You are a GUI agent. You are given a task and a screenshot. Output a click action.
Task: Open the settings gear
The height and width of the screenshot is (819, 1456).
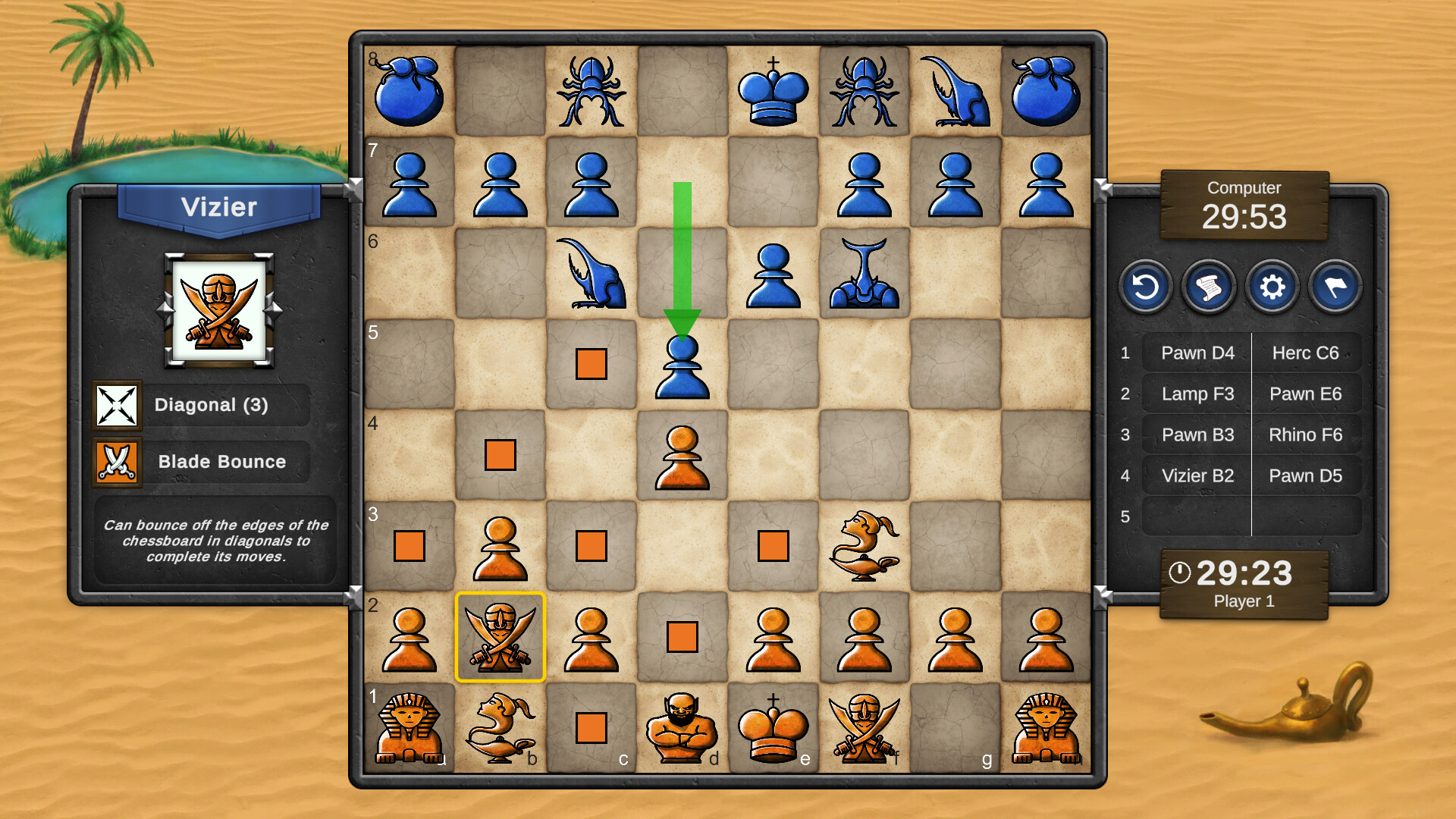pyautogui.click(x=1272, y=288)
